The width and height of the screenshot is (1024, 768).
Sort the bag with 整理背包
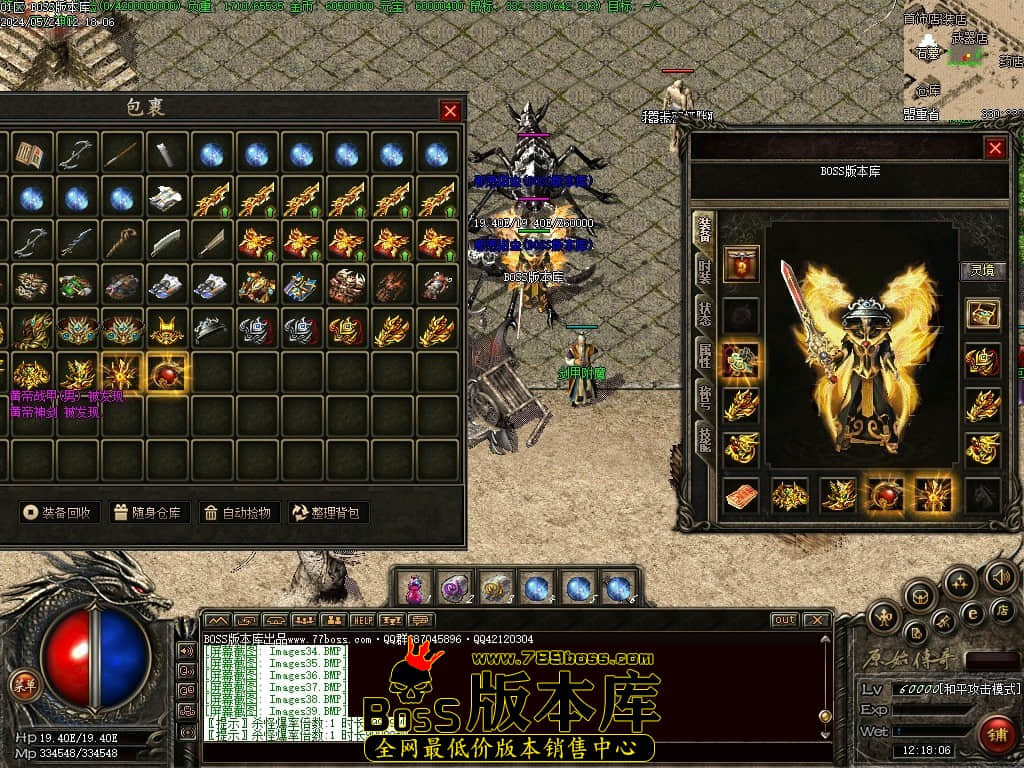click(x=328, y=512)
